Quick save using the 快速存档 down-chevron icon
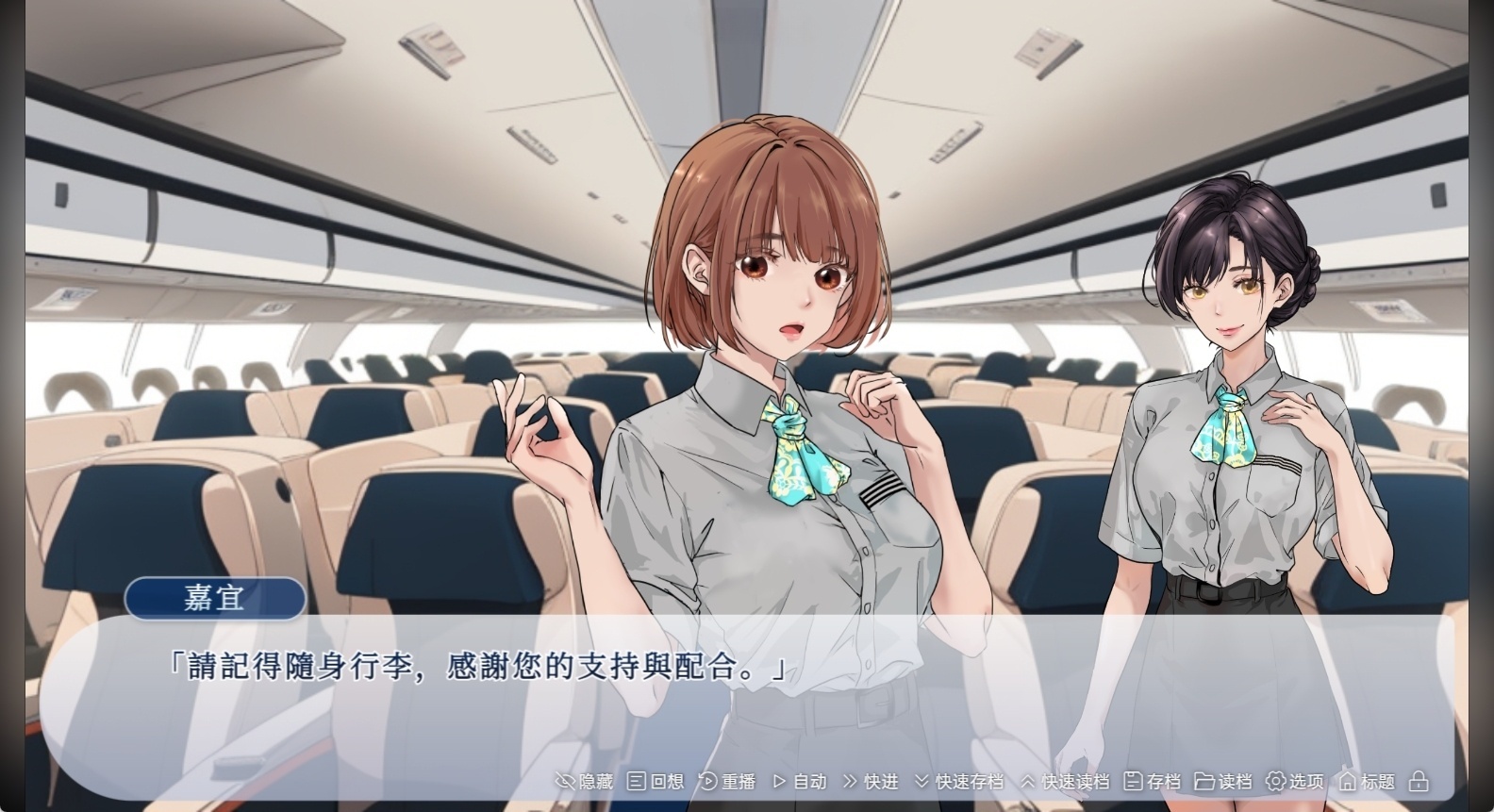Image resolution: width=1494 pixels, height=812 pixels. (x=923, y=782)
